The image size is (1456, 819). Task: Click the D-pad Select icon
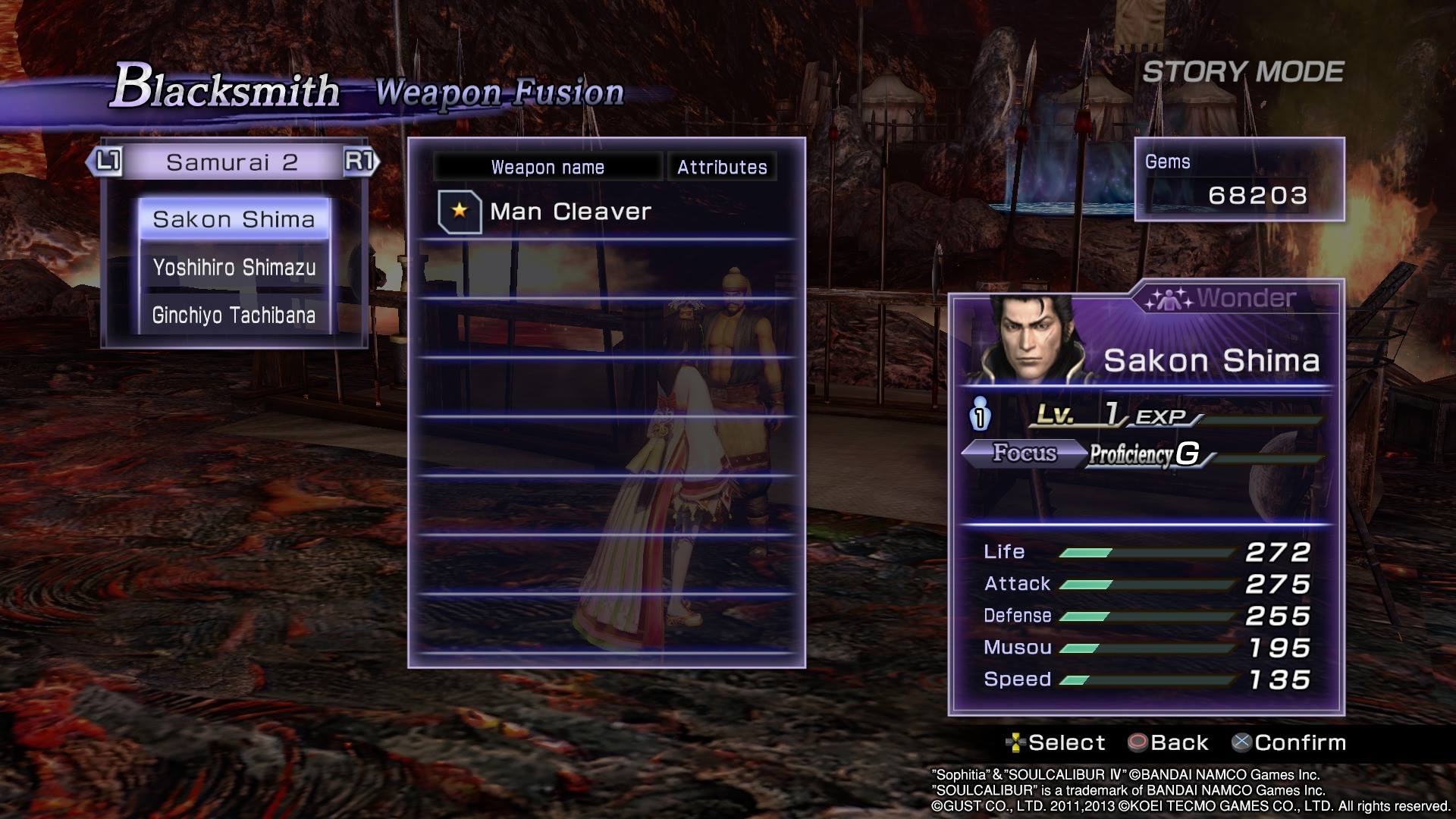tap(1017, 742)
